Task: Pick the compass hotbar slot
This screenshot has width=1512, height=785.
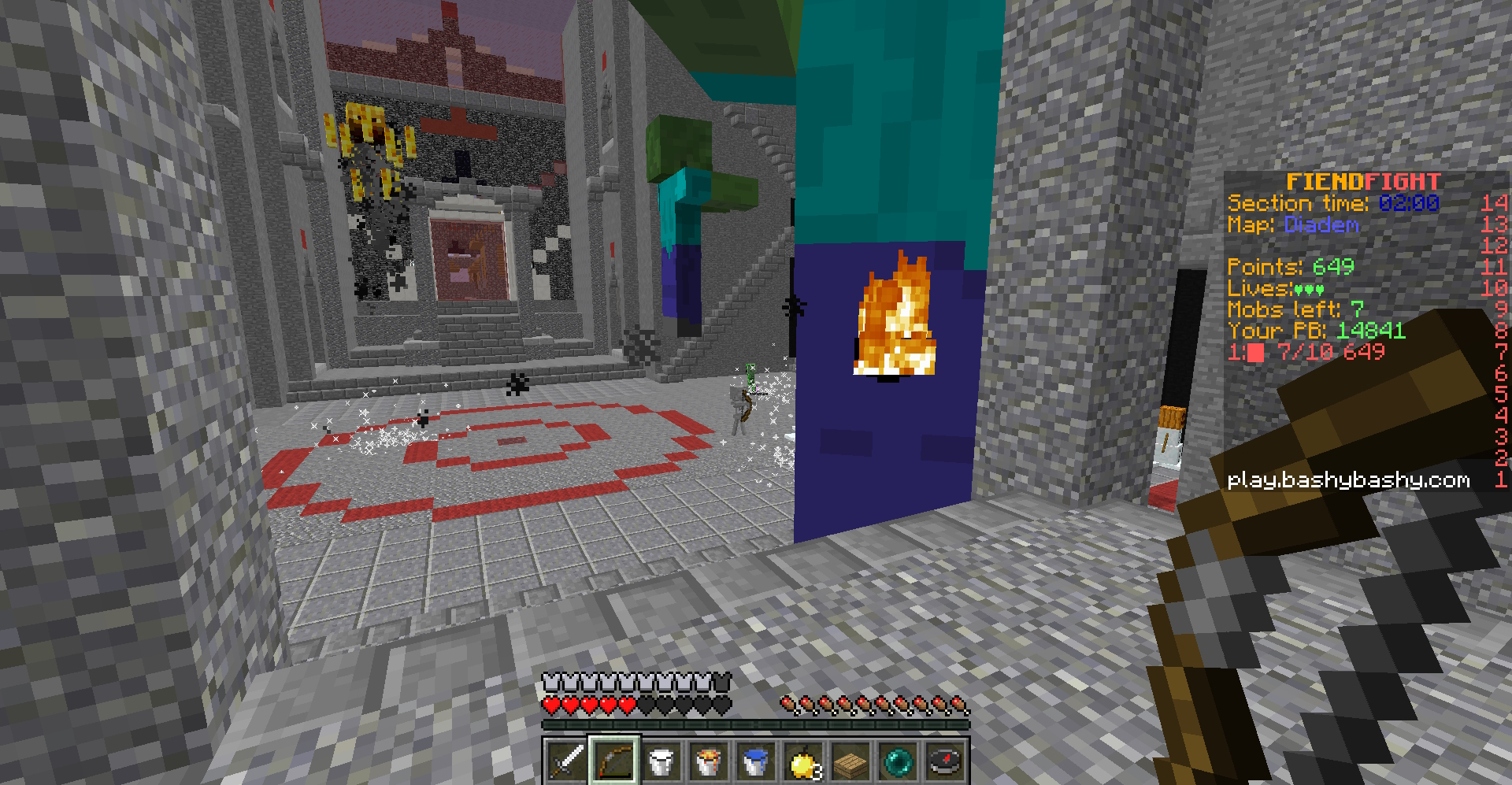Action: 945,761
